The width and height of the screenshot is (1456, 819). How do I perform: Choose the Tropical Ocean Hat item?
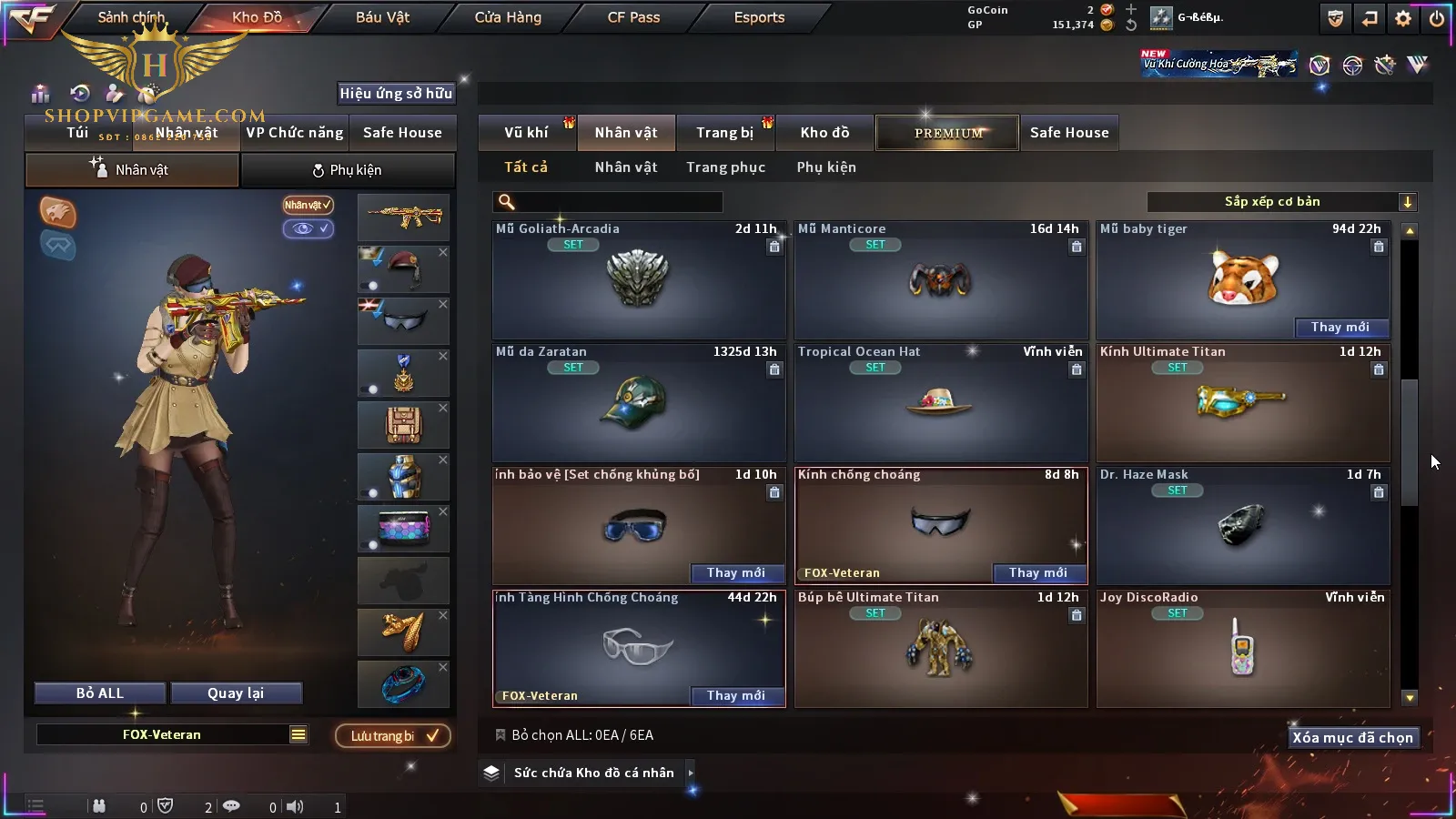coord(941,403)
